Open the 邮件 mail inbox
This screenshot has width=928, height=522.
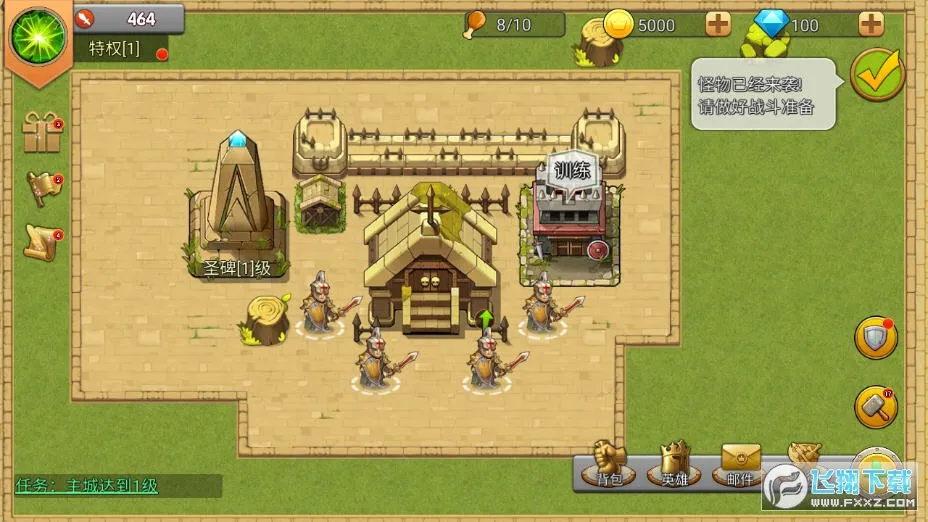(740, 465)
